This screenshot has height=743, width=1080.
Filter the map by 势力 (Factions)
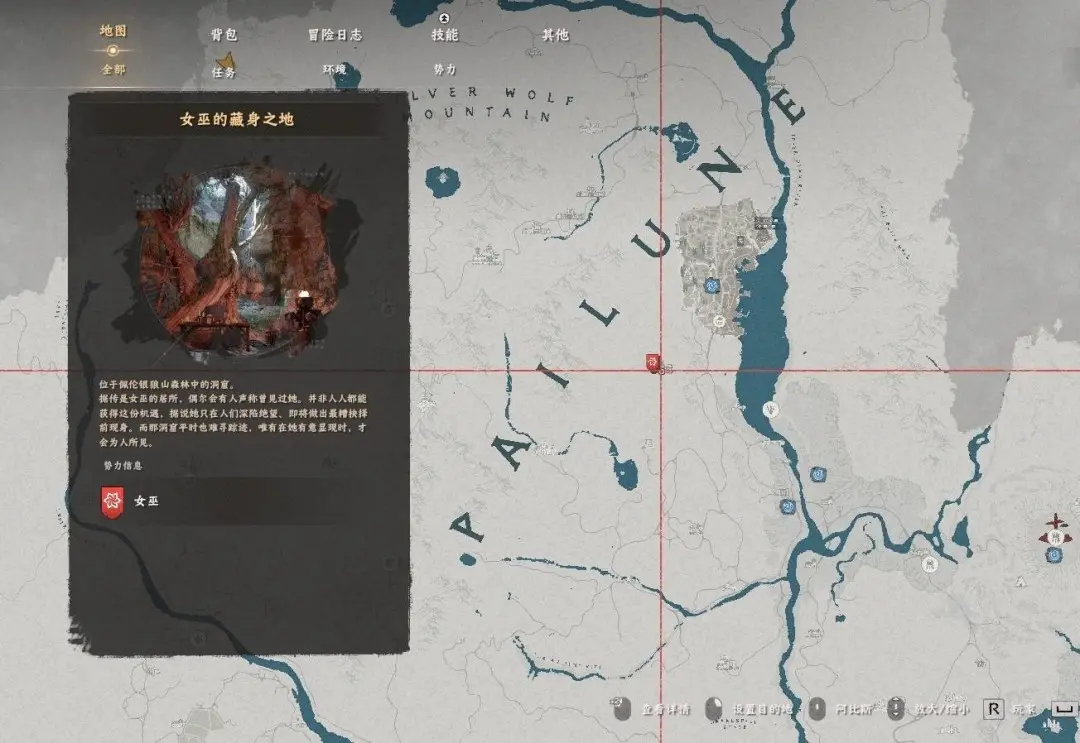(x=445, y=70)
